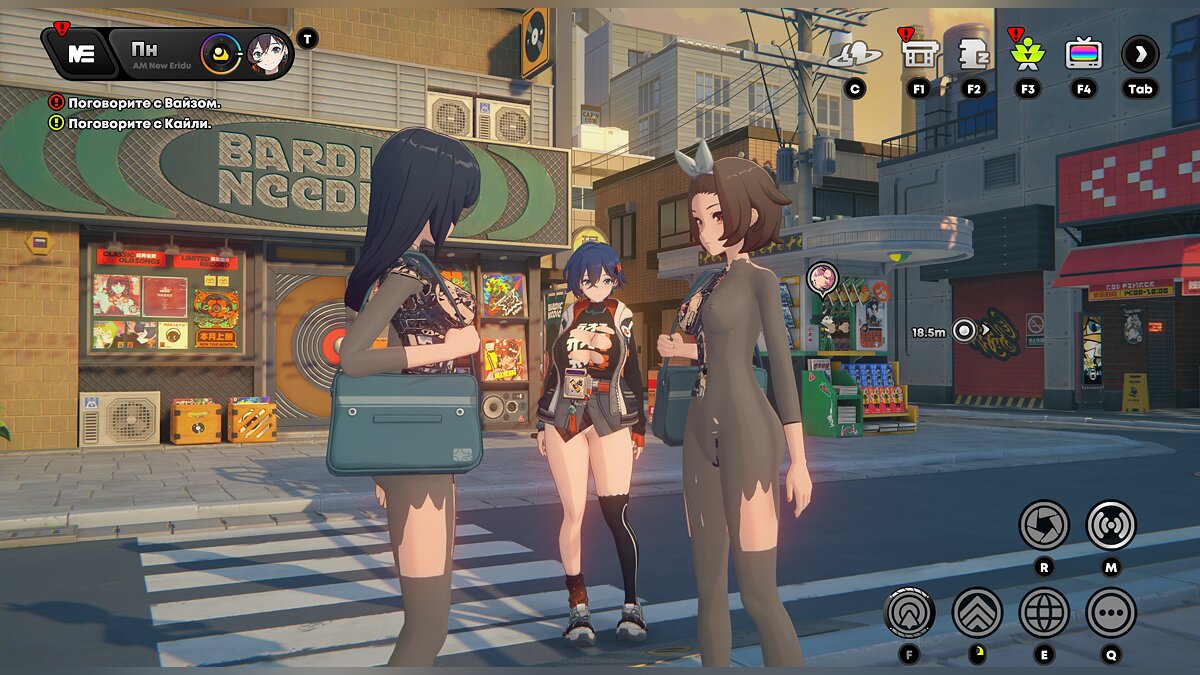The width and height of the screenshot is (1200, 675).
Task: Expand the top bar with the arrow button
Action: click(1140, 53)
